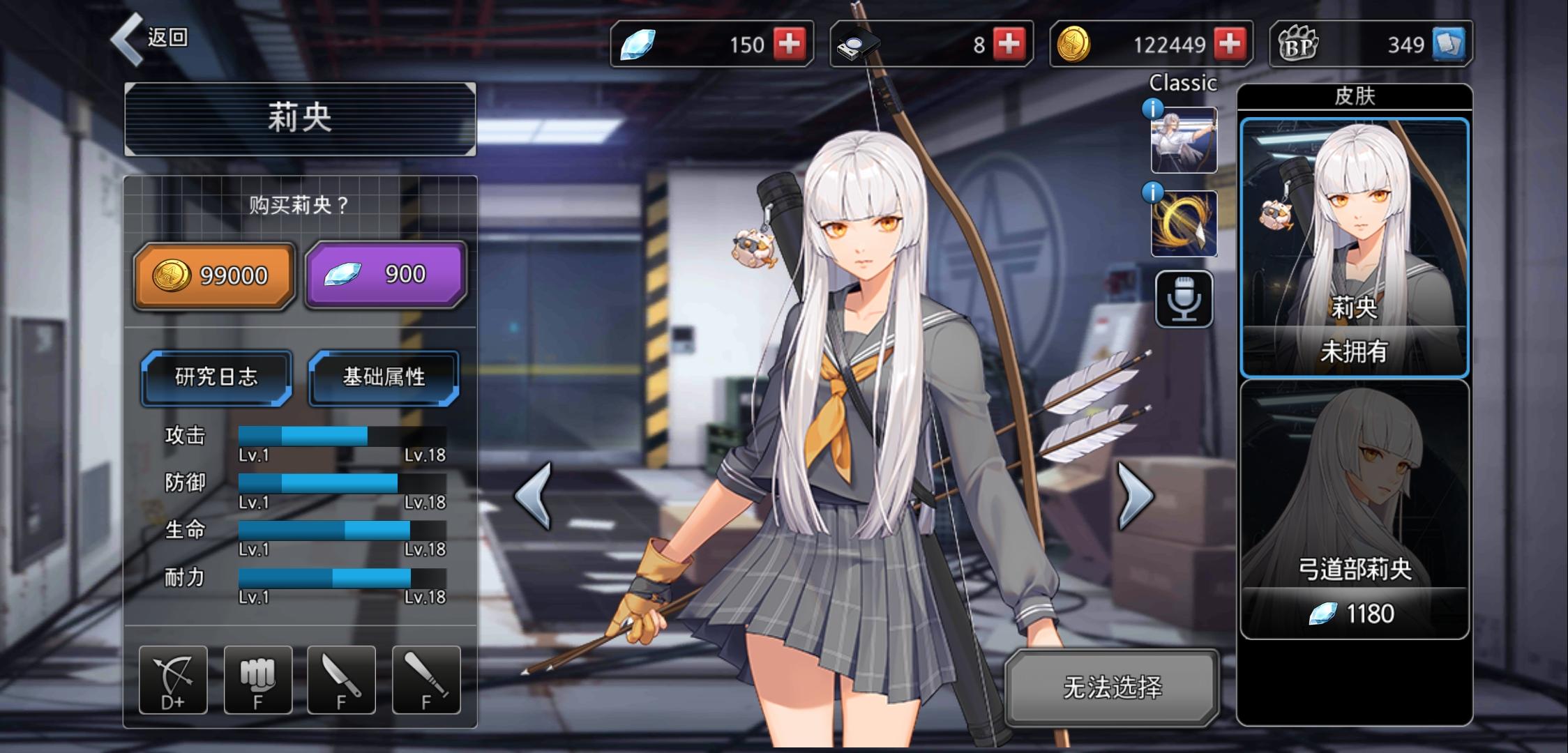
Task: Open the 研究日志 tab
Action: 215,379
